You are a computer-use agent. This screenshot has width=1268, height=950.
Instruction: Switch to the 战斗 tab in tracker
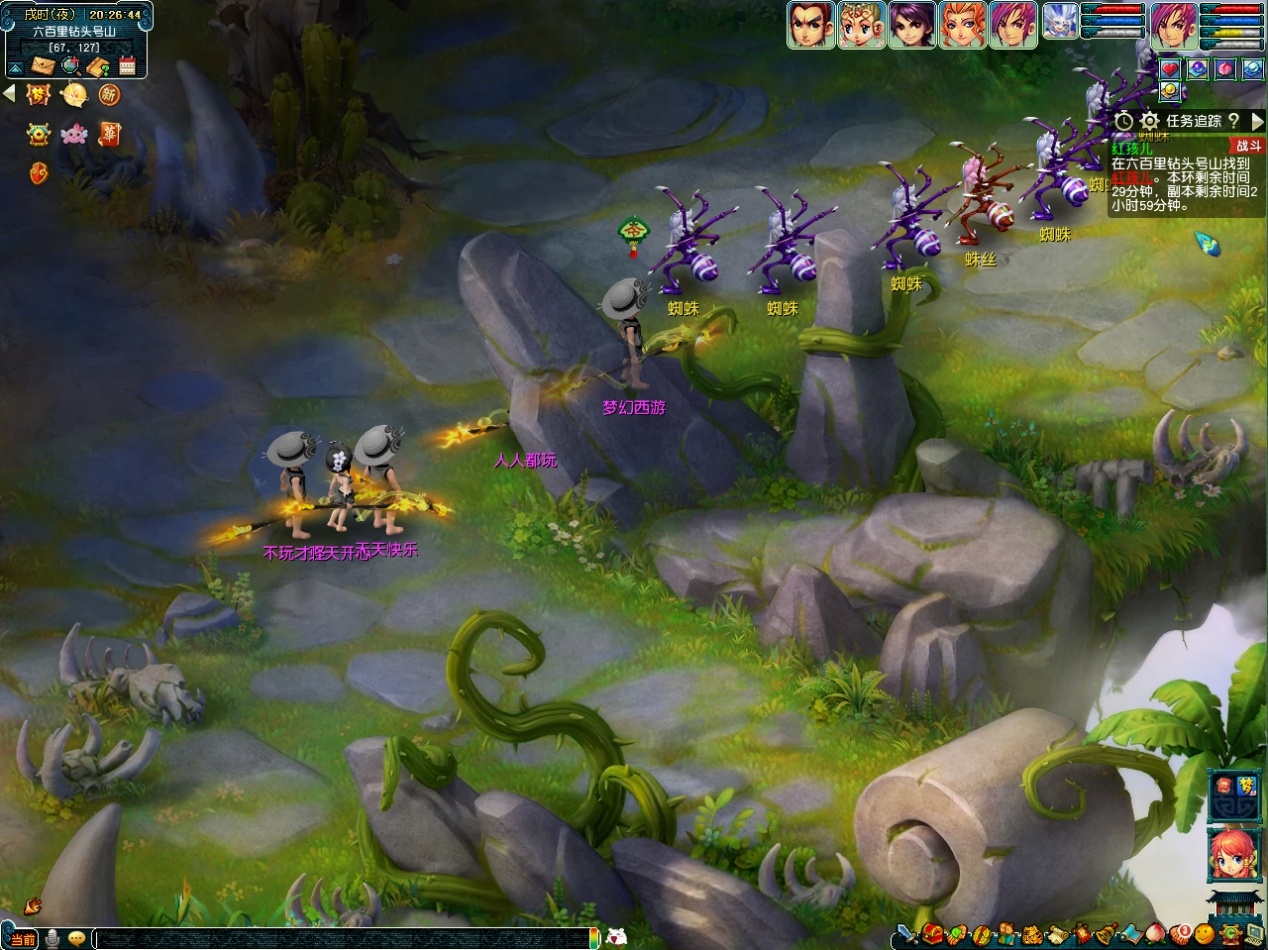pos(1248,146)
